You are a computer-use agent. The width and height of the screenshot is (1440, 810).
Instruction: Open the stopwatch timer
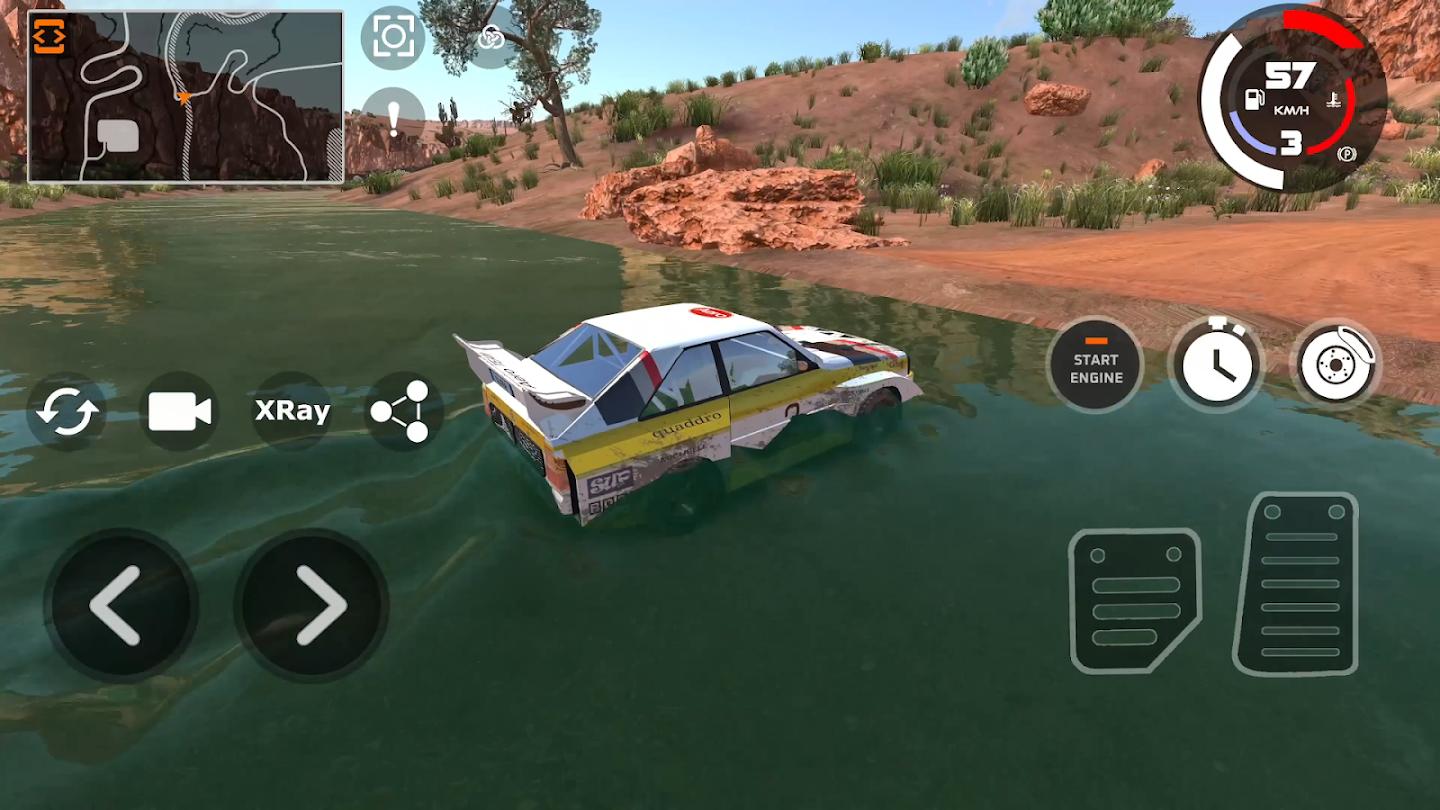click(1216, 366)
